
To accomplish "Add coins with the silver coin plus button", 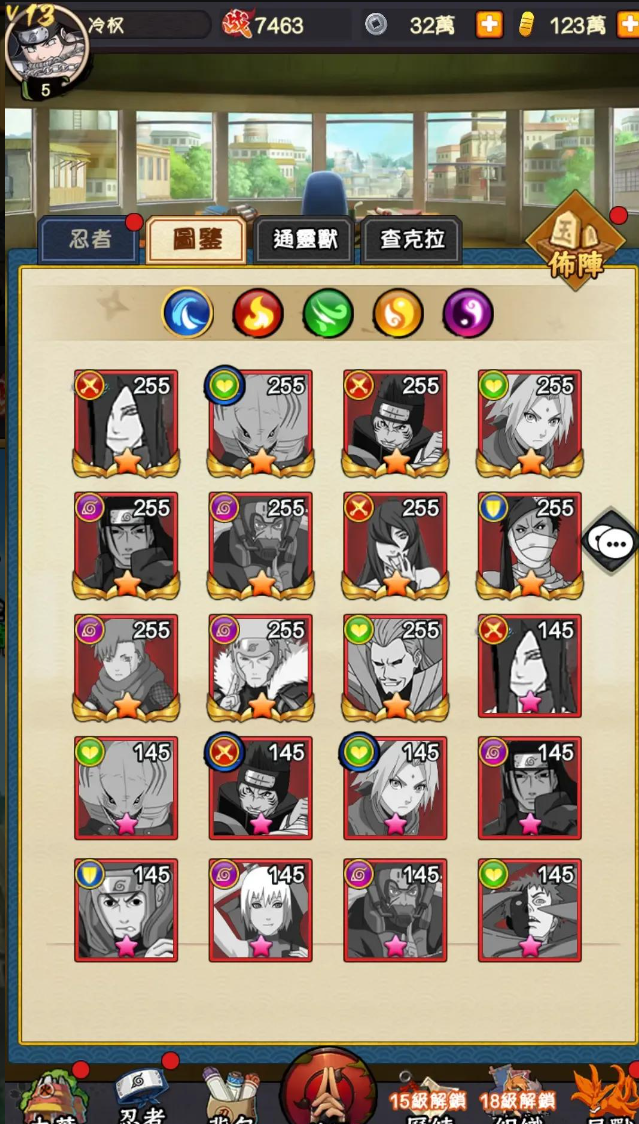I will pos(489,25).
